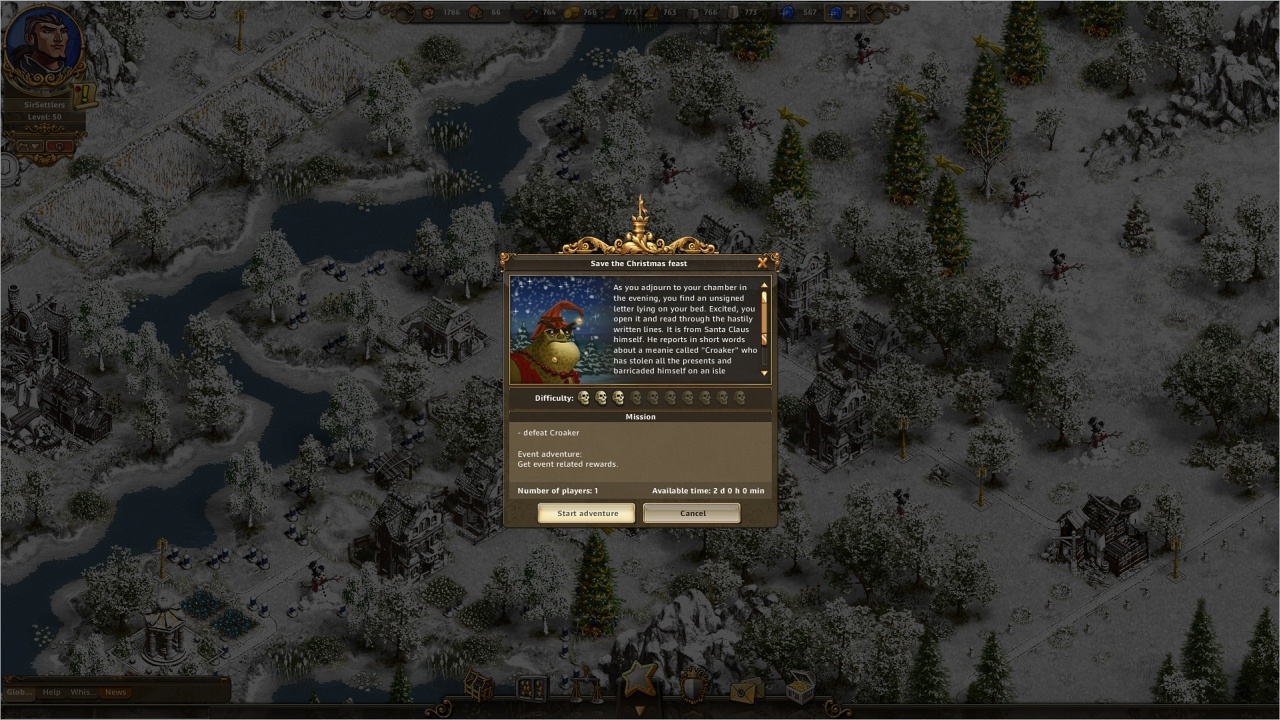The height and width of the screenshot is (720, 1280).
Task: Open the economy overview panel icon
Action: tap(531, 687)
